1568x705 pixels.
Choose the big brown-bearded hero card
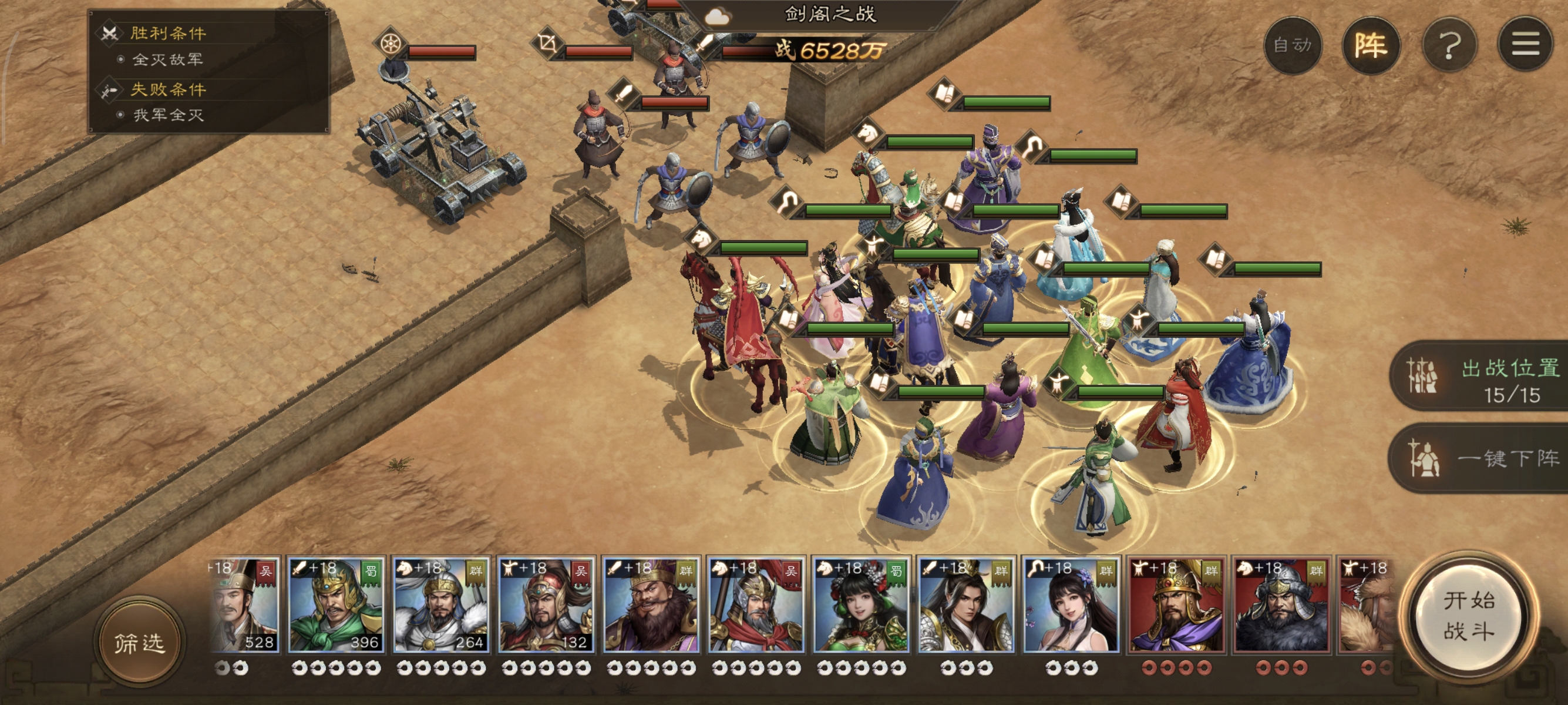pos(651,605)
